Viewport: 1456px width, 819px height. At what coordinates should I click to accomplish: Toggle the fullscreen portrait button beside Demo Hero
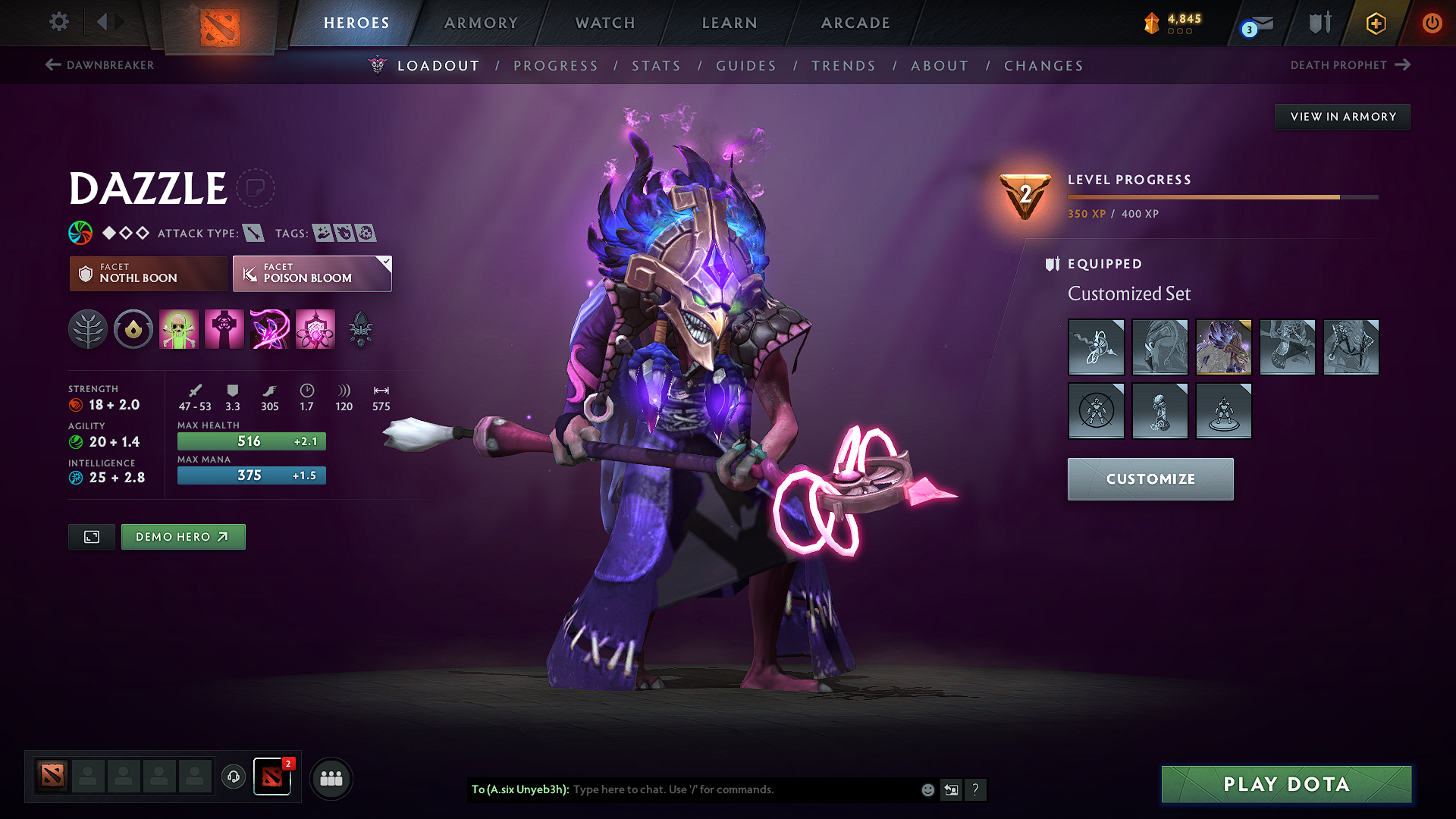pyautogui.click(x=91, y=537)
